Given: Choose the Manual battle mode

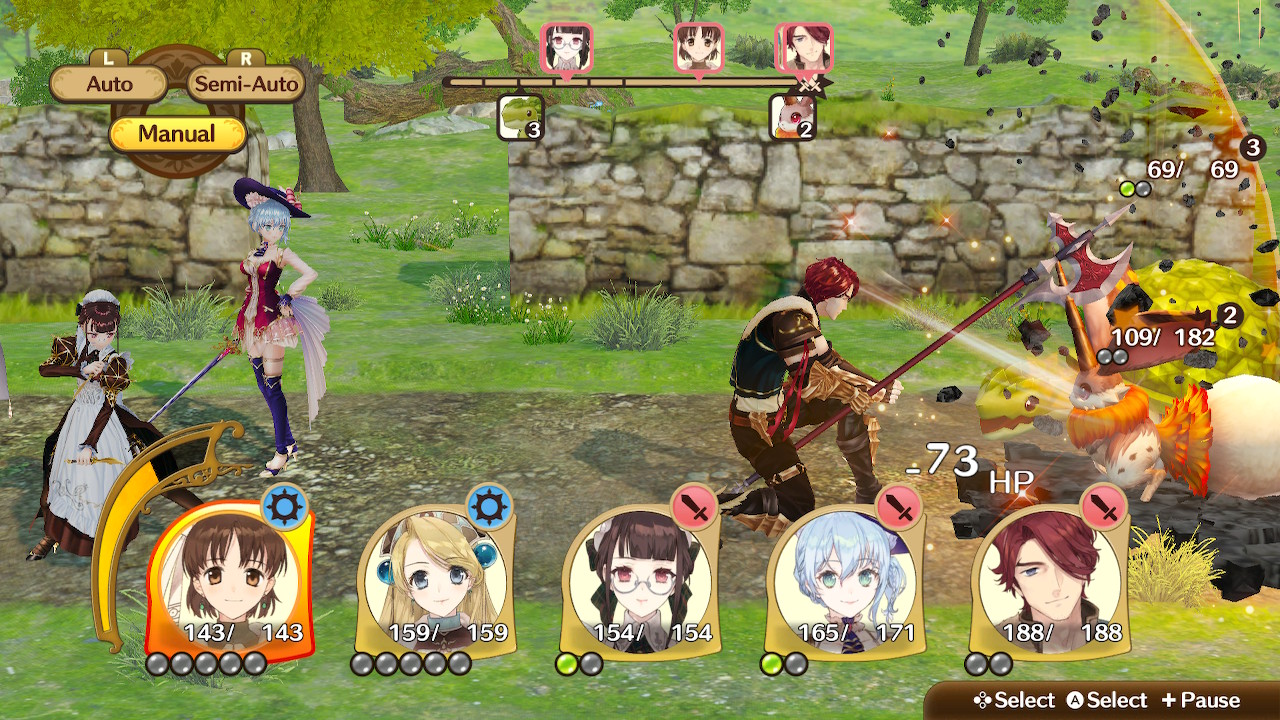Looking at the screenshot, I should pos(177,134).
